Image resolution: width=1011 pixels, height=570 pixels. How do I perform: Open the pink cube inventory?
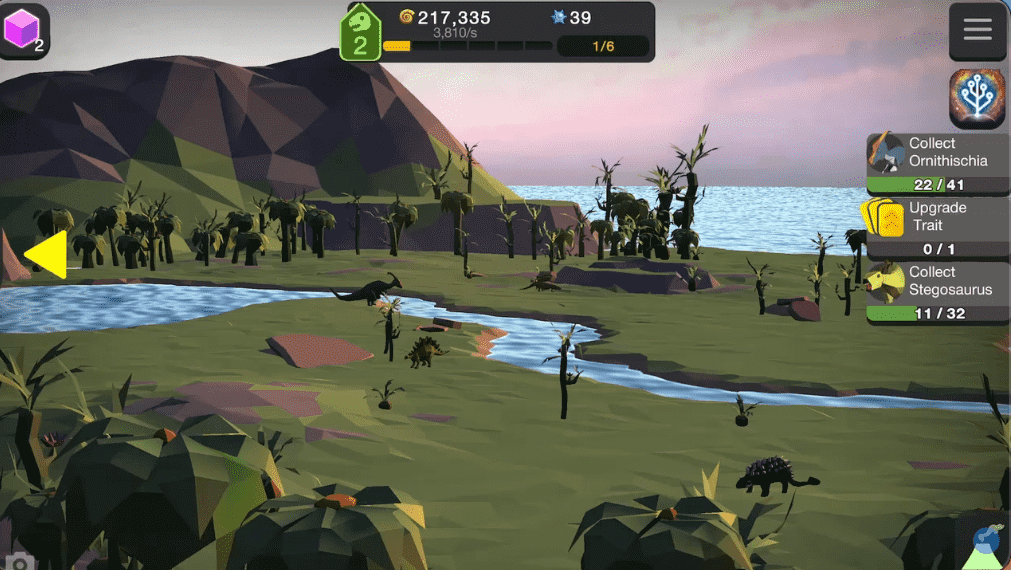point(23,30)
